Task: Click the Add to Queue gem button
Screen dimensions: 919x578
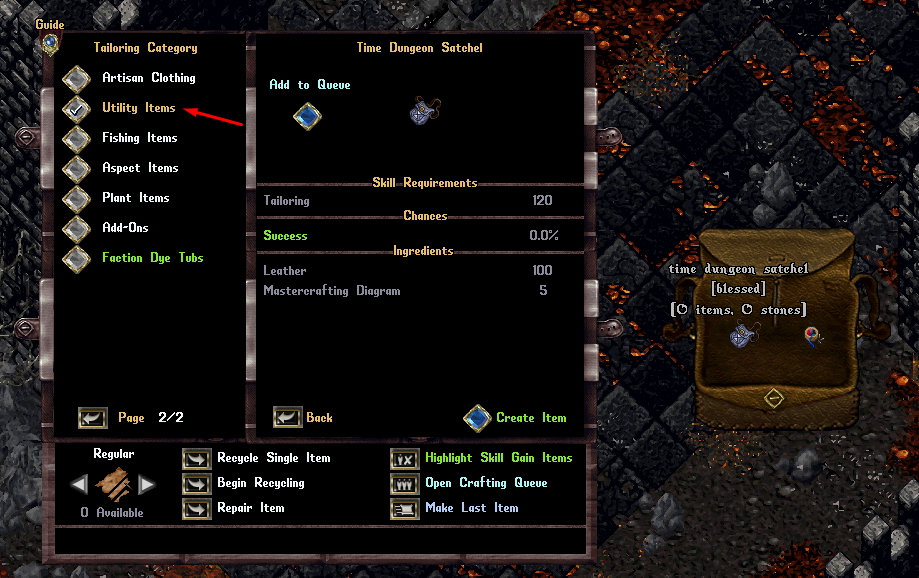Action: 307,116
